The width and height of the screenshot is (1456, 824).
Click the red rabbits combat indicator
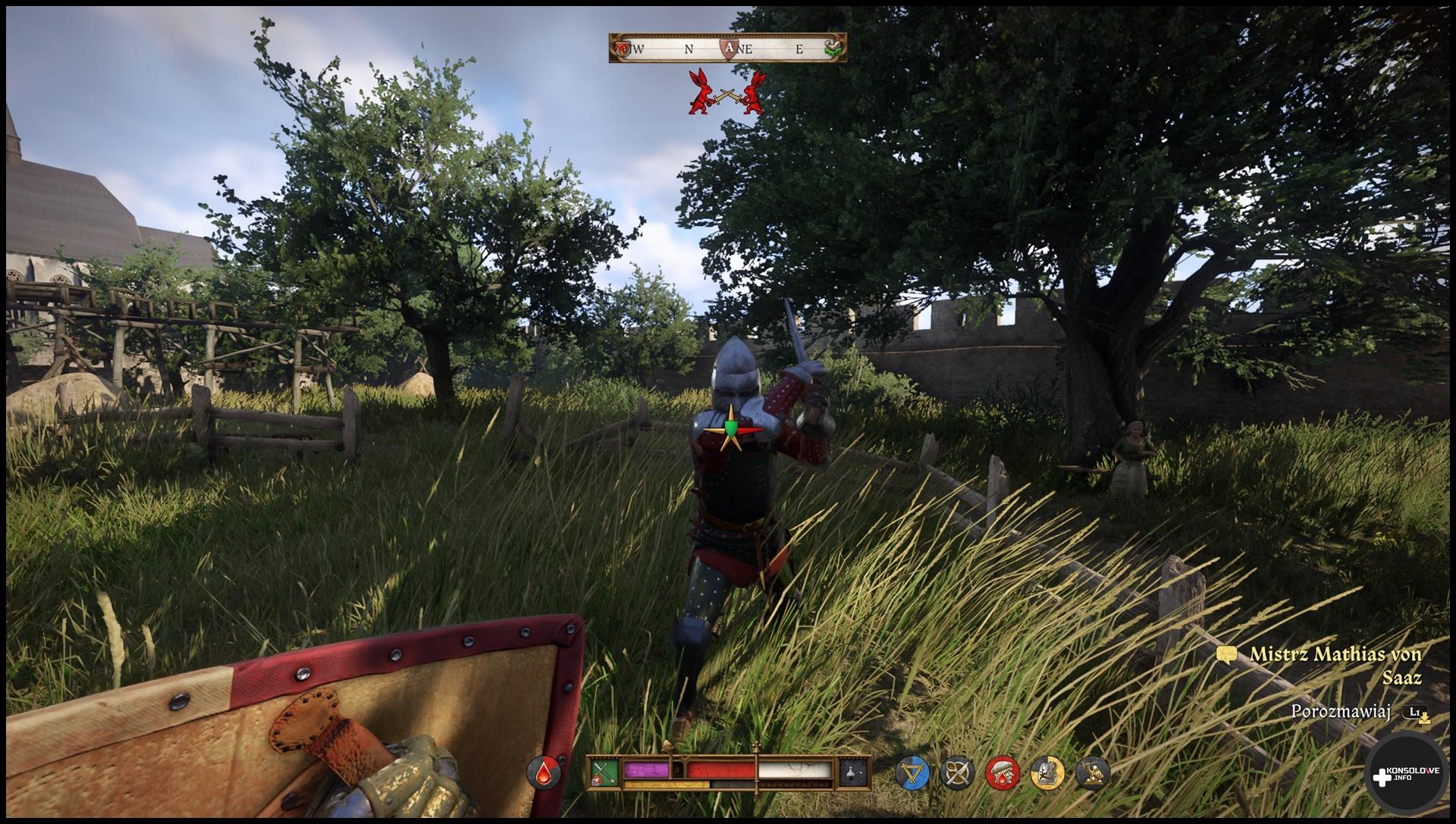[x=727, y=92]
